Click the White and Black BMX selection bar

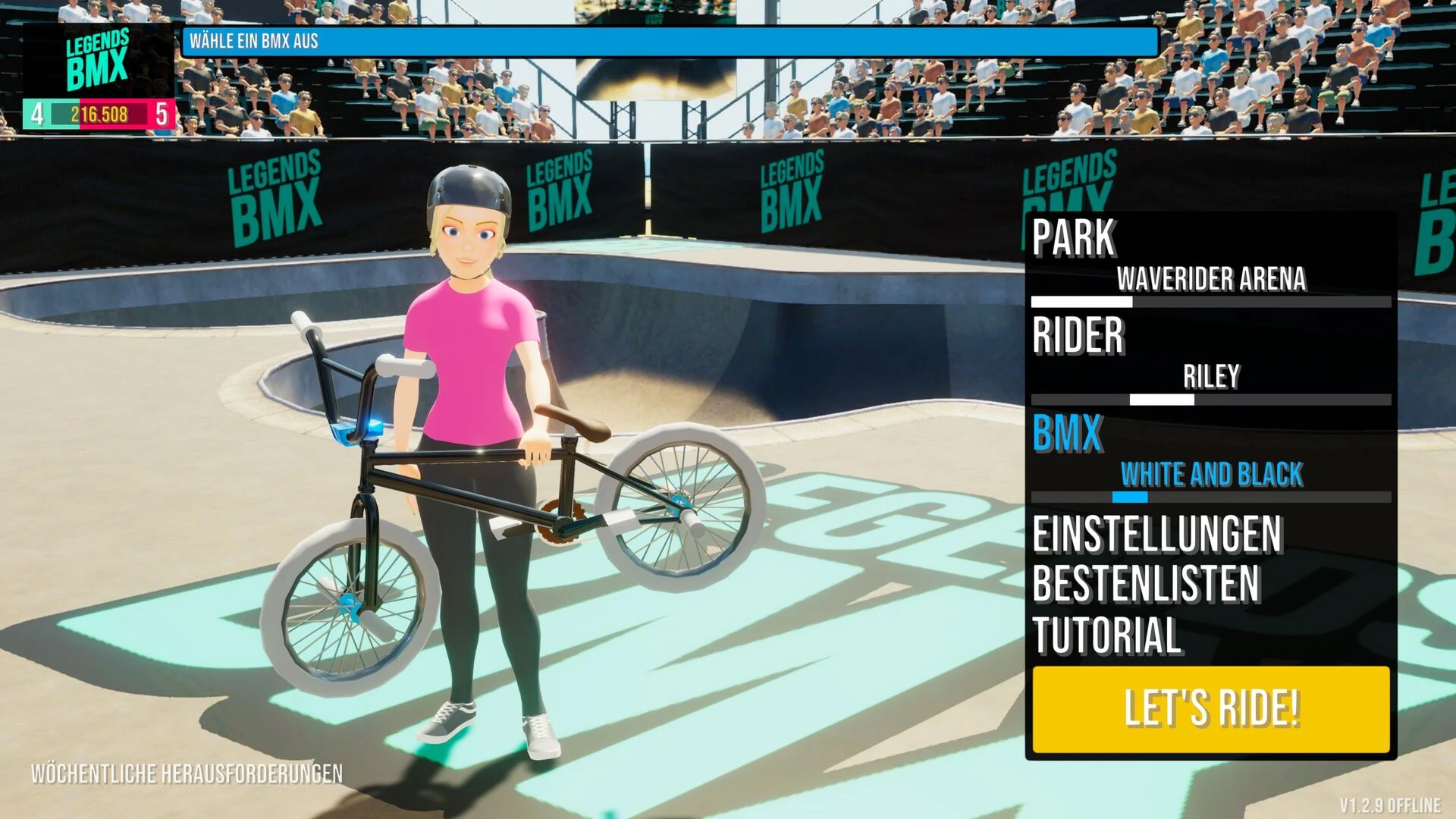(x=1210, y=497)
